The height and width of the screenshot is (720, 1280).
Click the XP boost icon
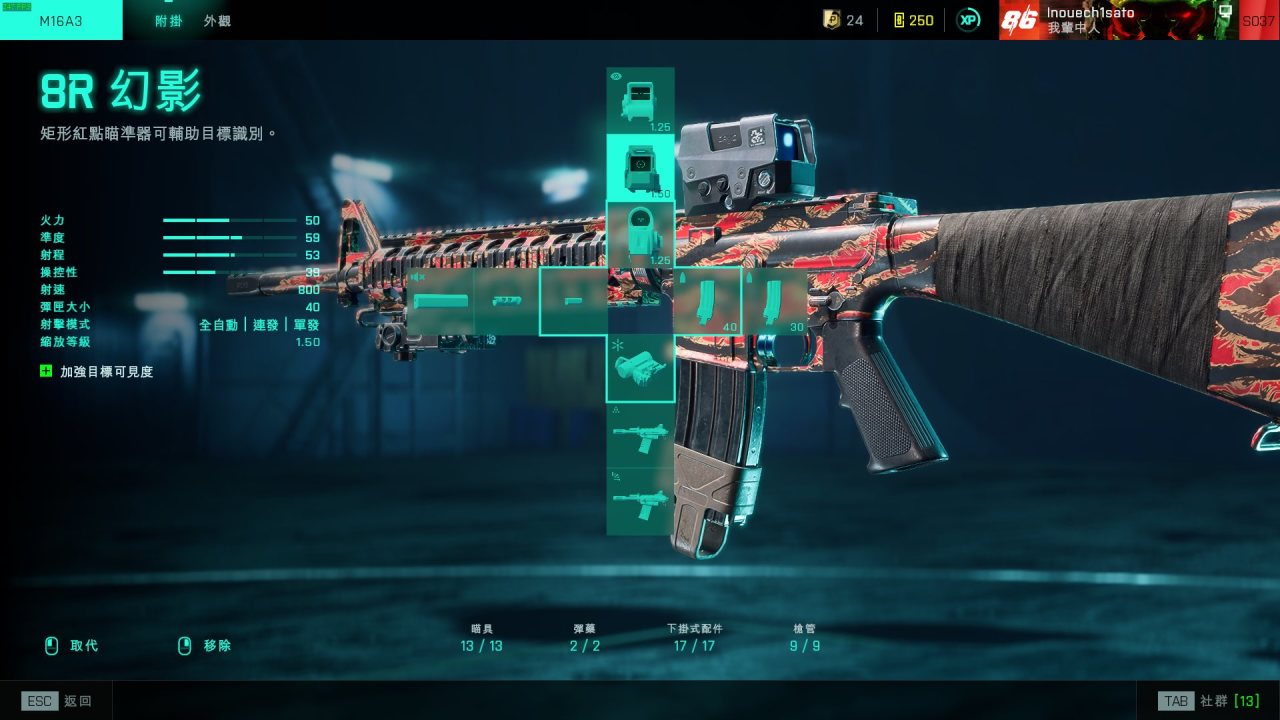(968, 20)
